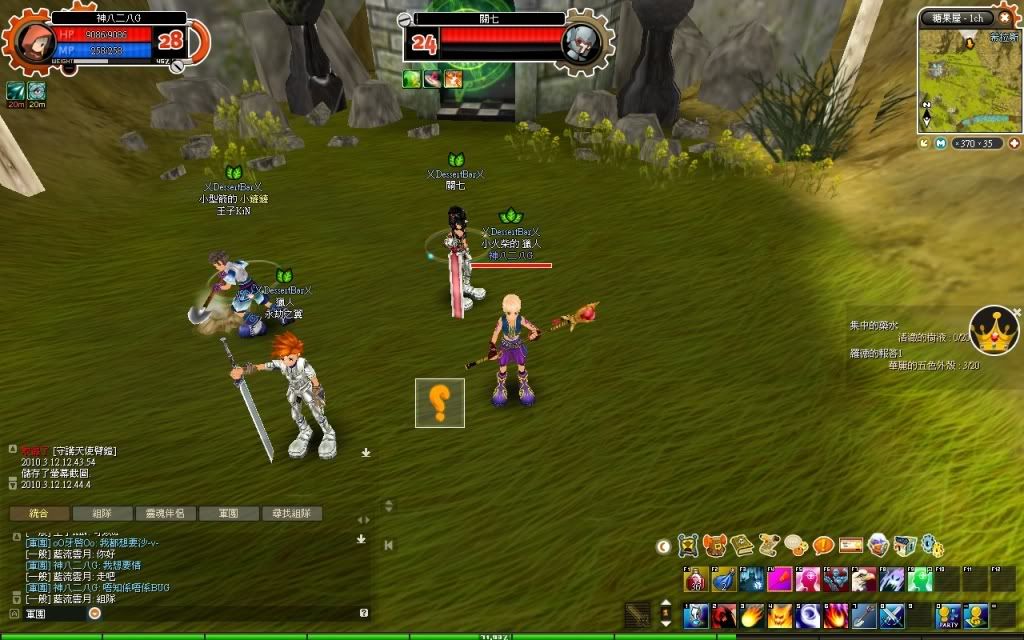This screenshot has width=1024, height=640.
Task: Open the gear settings icon
Action: [930, 545]
